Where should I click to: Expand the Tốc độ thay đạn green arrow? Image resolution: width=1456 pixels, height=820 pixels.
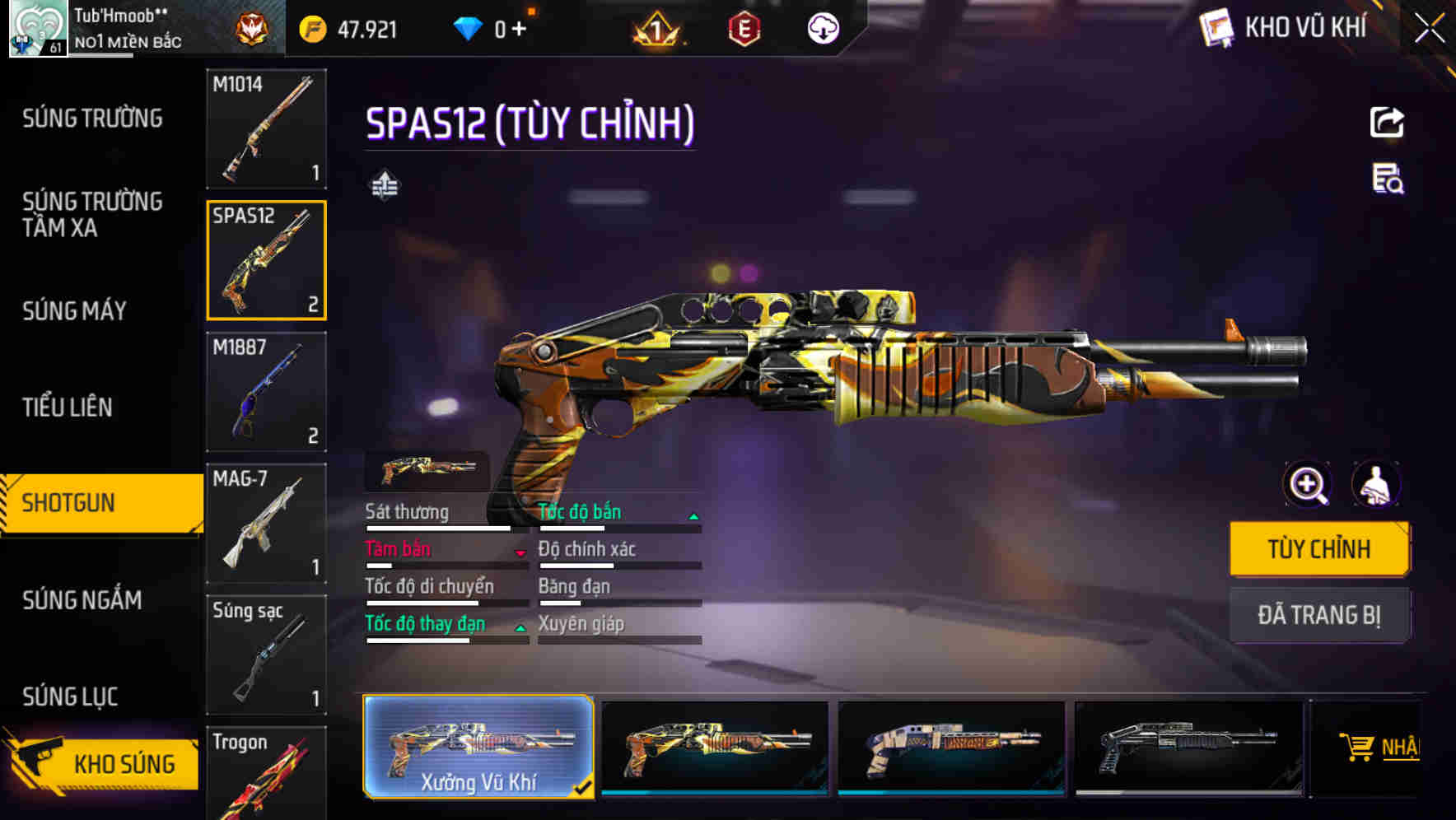tap(520, 627)
